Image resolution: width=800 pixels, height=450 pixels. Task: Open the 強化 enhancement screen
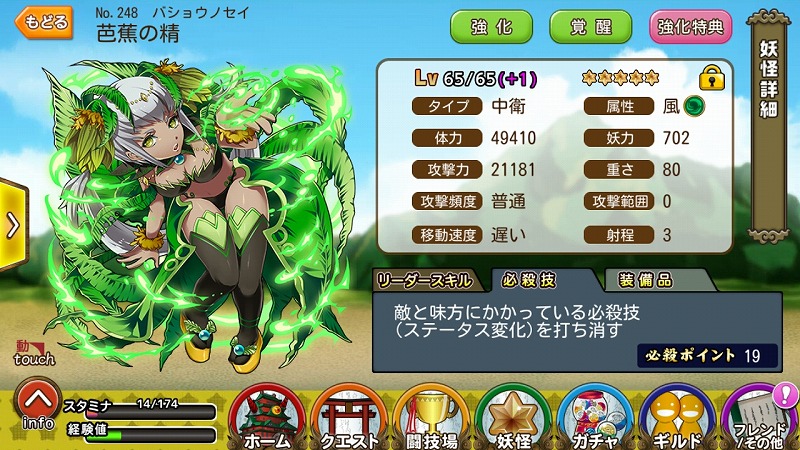(x=492, y=27)
